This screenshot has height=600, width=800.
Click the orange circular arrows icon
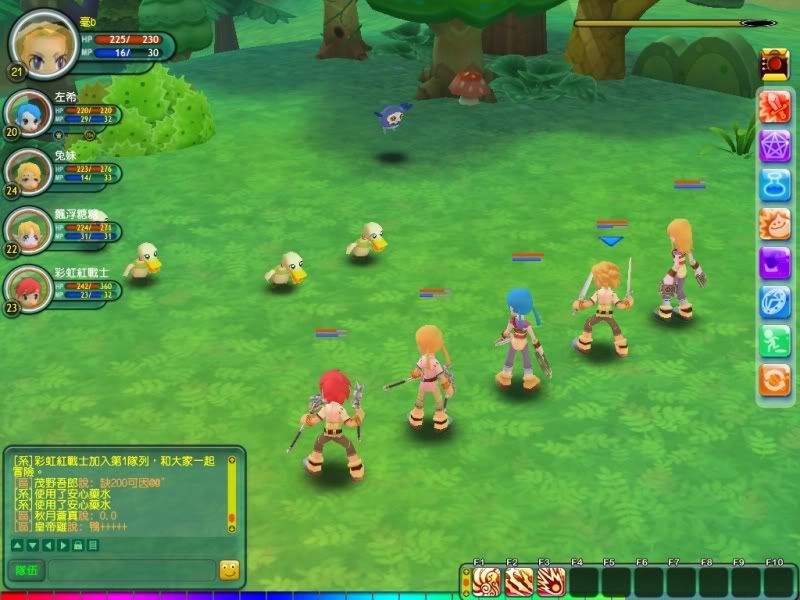coord(775,379)
